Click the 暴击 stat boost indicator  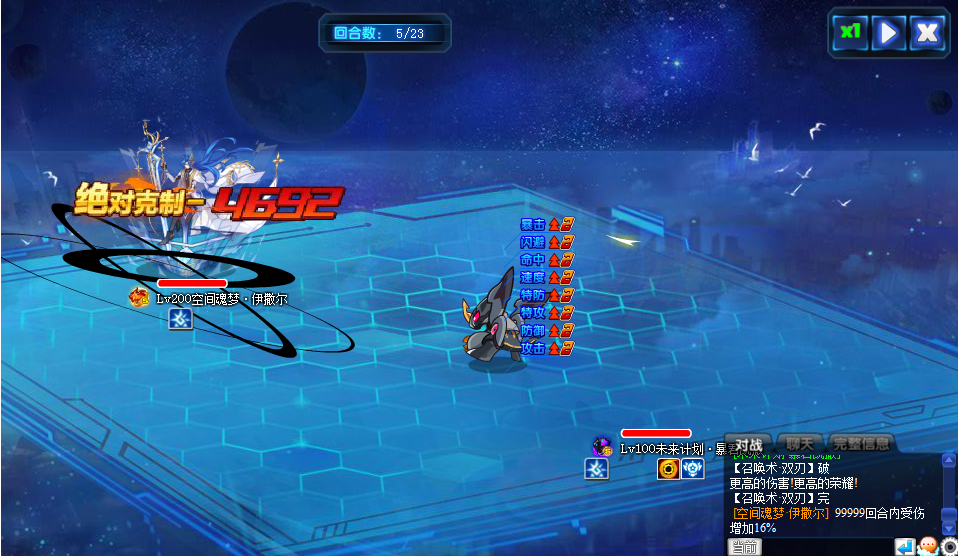click(x=546, y=224)
